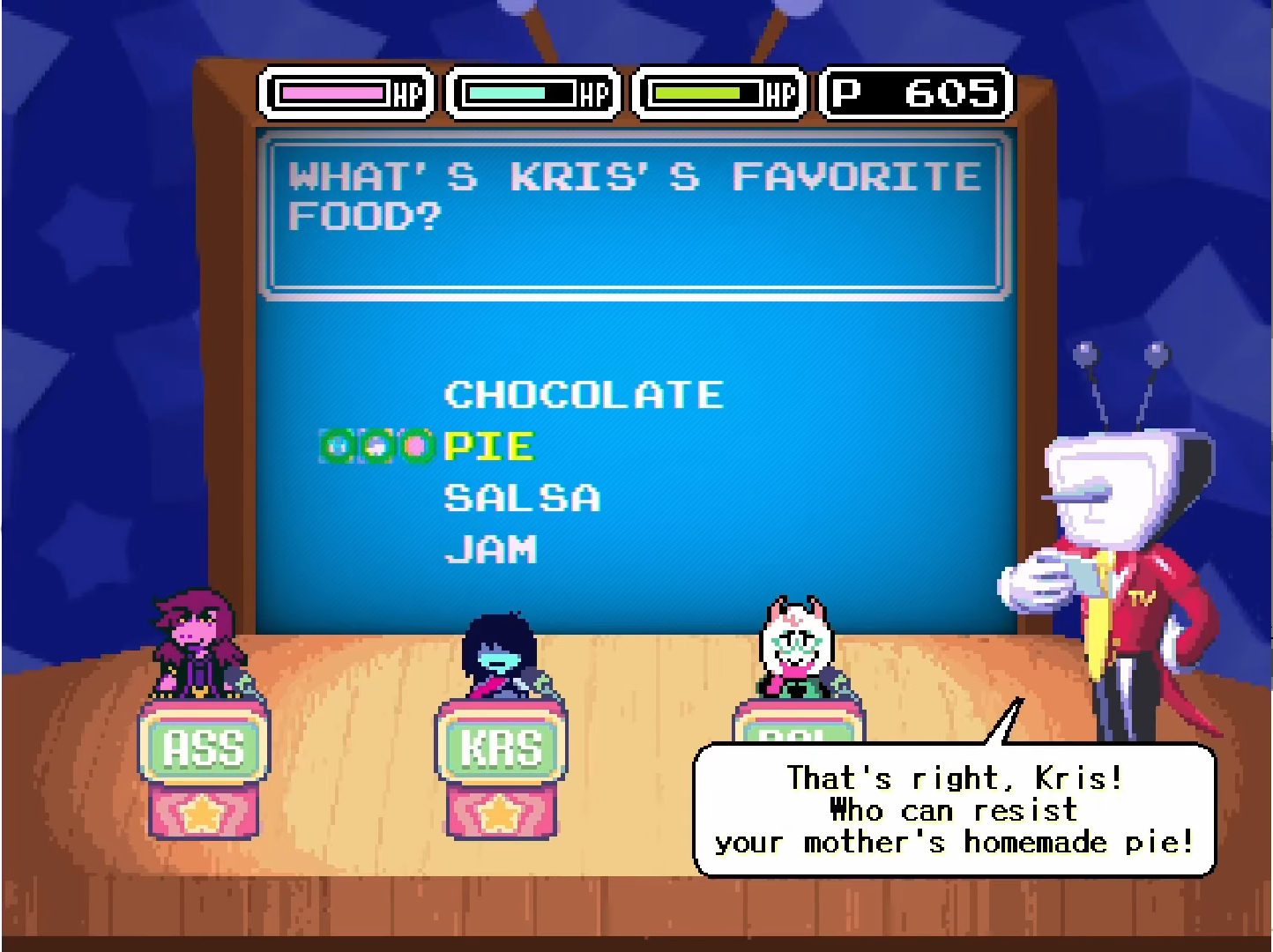The height and width of the screenshot is (952, 1273).
Task: Advance the host's speech bubble dialogue
Action: coord(954,810)
